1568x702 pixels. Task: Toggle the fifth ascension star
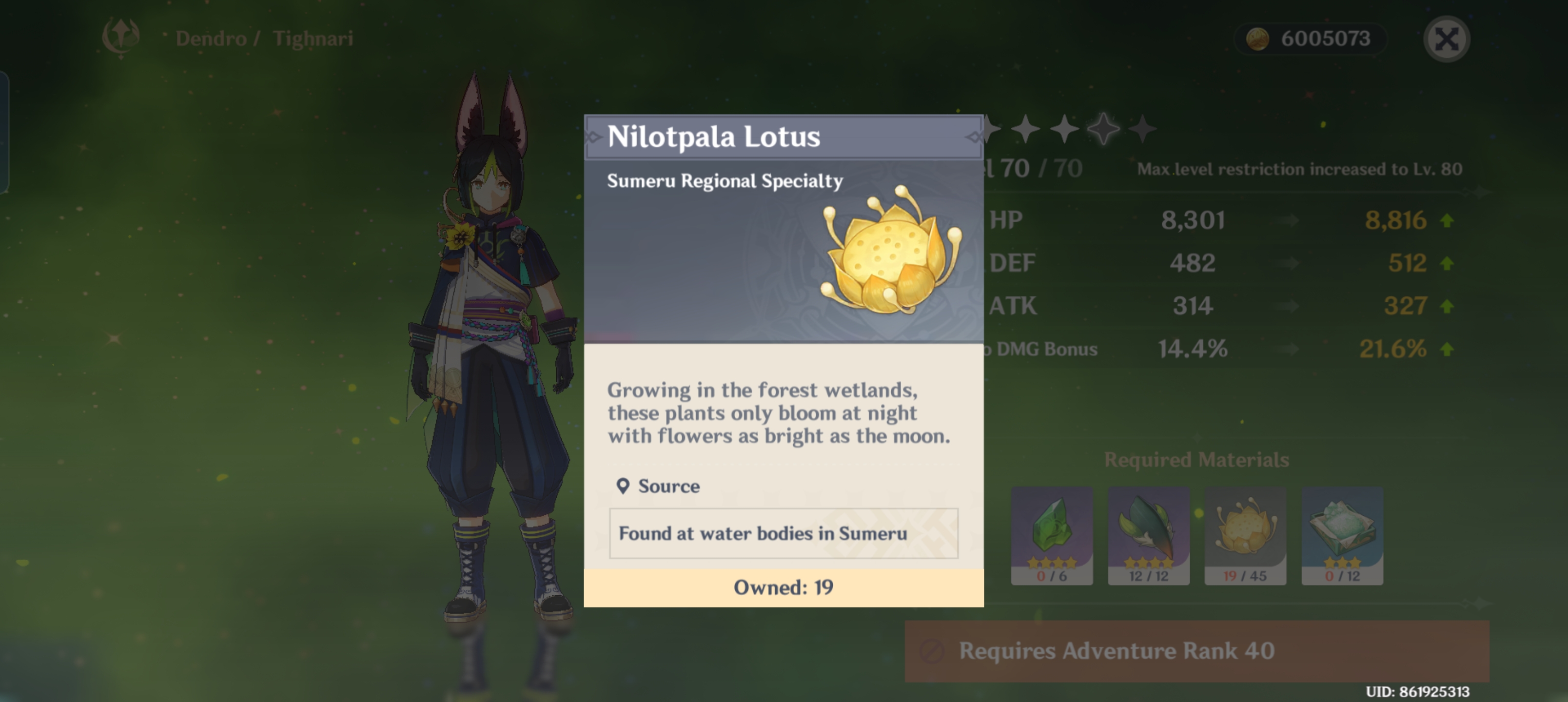tap(1143, 129)
